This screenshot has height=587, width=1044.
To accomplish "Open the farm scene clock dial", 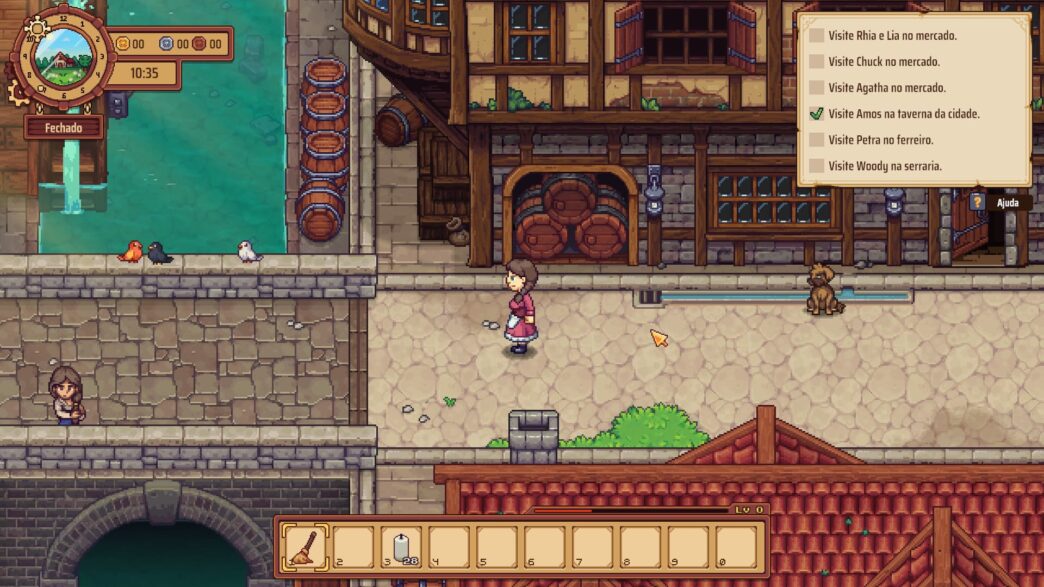I will tap(64, 55).
